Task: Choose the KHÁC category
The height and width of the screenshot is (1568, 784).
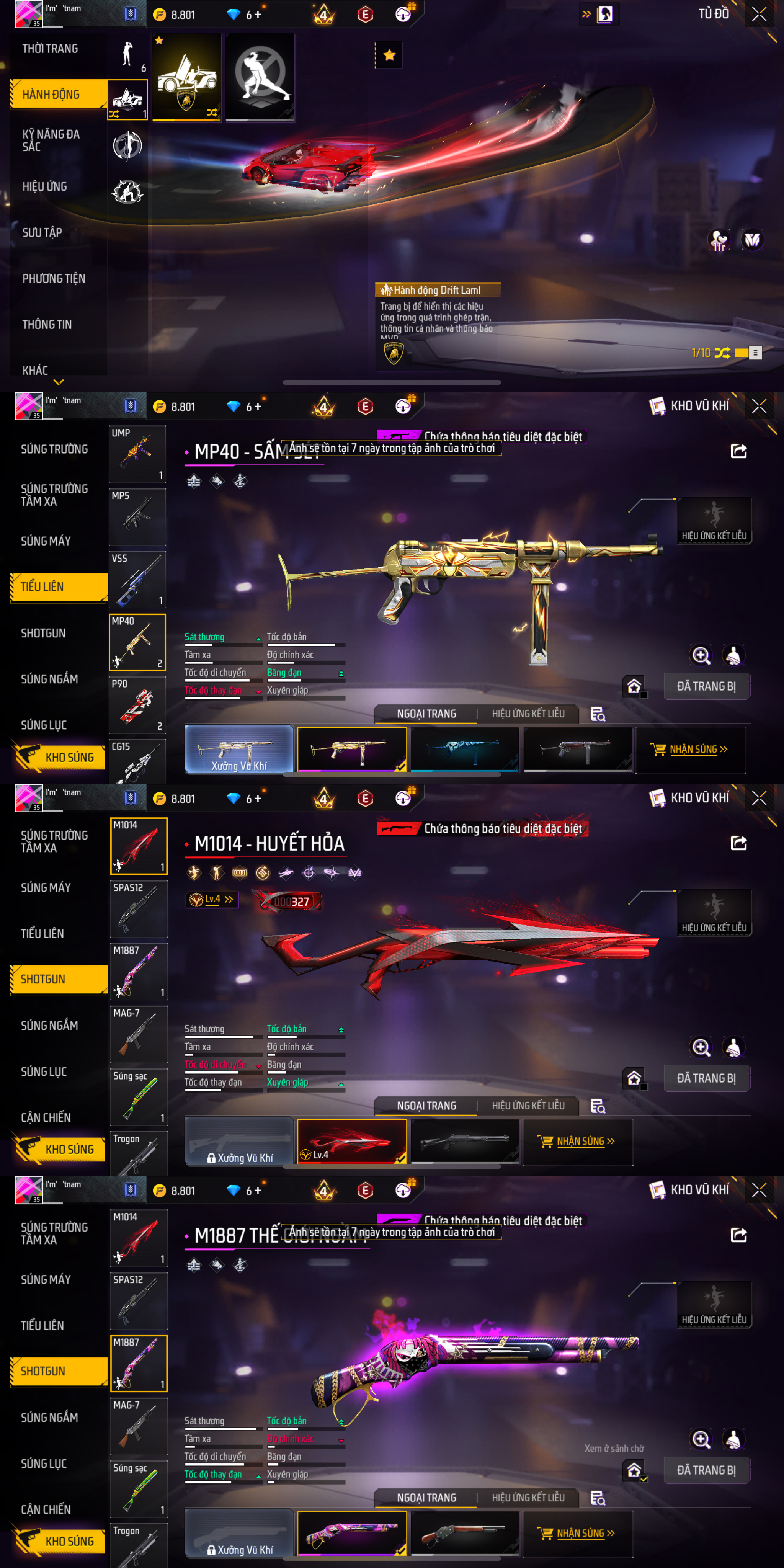Action: [x=35, y=370]
